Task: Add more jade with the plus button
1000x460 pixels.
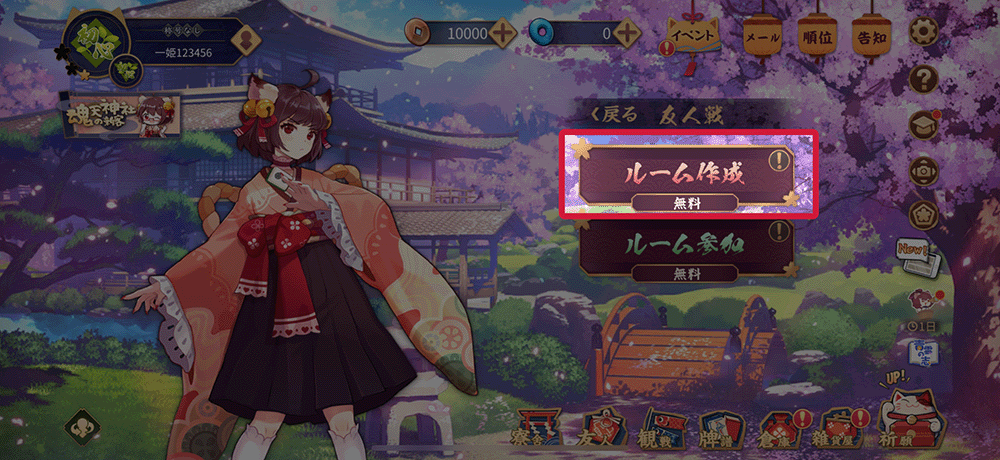Action: pyautogui.click(x=627, y=33)
